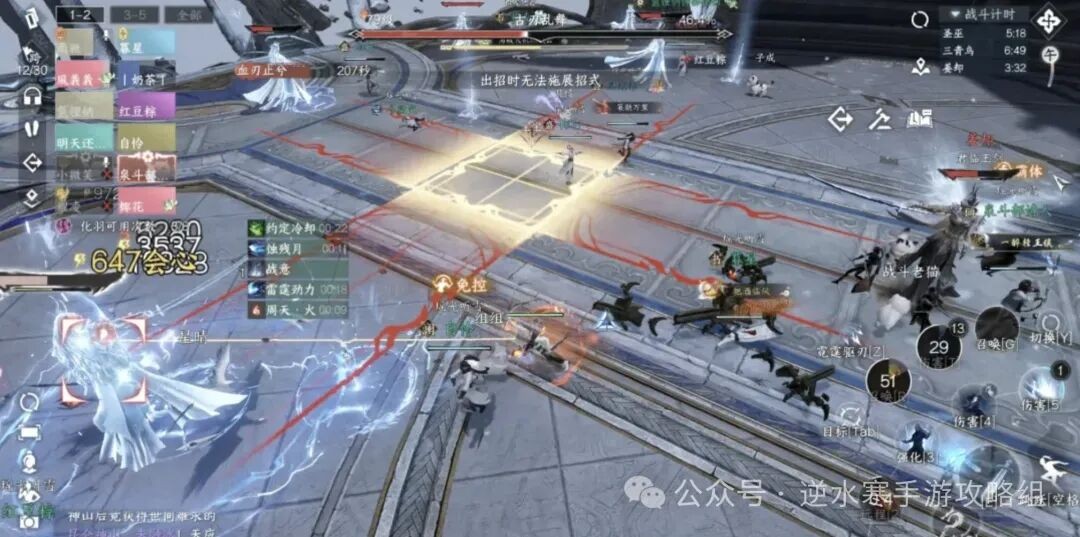The image size is (1080, 537).
Task: Click the footprints follow icon
Action: (32, 130)
